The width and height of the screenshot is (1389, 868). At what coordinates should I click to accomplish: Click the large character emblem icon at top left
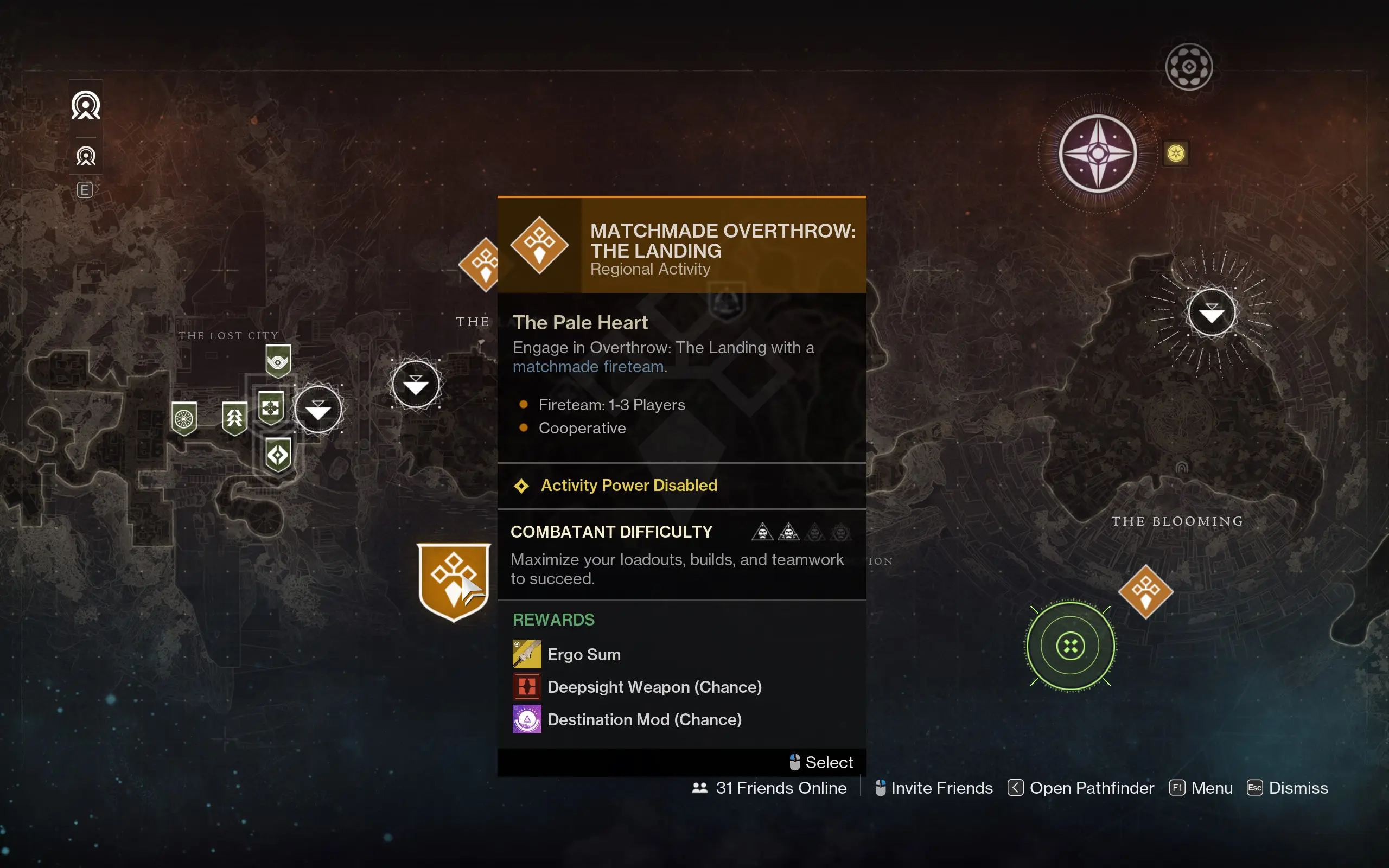pos(86,106)
